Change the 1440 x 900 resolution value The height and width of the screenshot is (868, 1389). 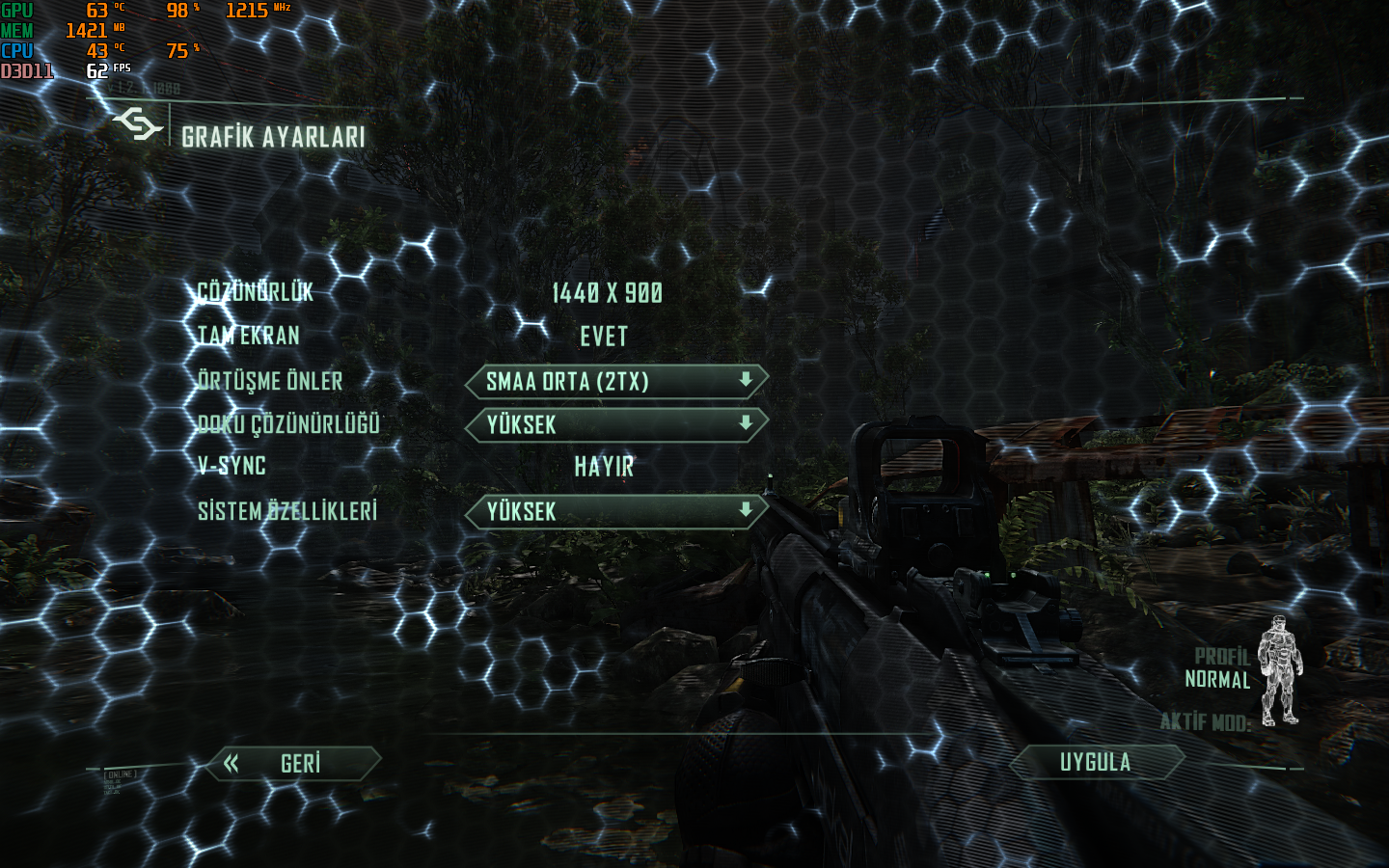click(x=607, y=293)
